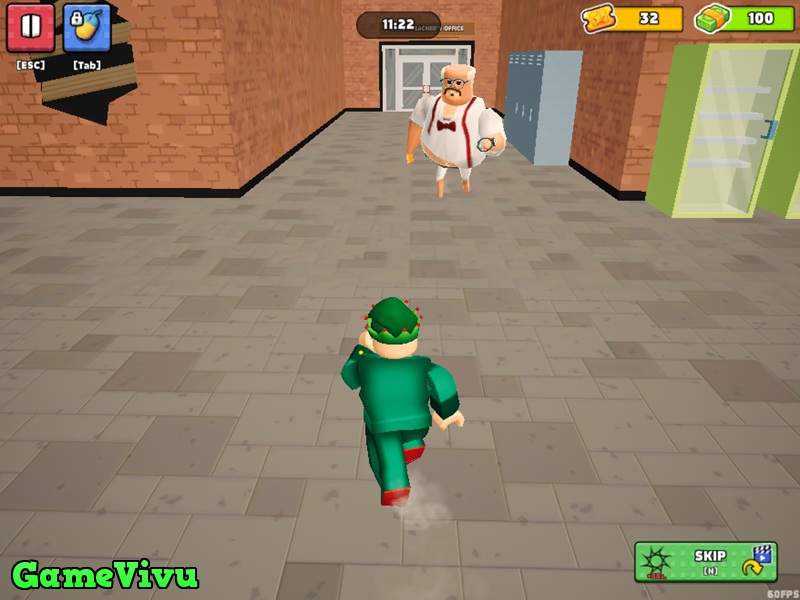Open the yellow ticket counter
The image size is (800, 600).
pyautogui.click(x=633, y=18)
